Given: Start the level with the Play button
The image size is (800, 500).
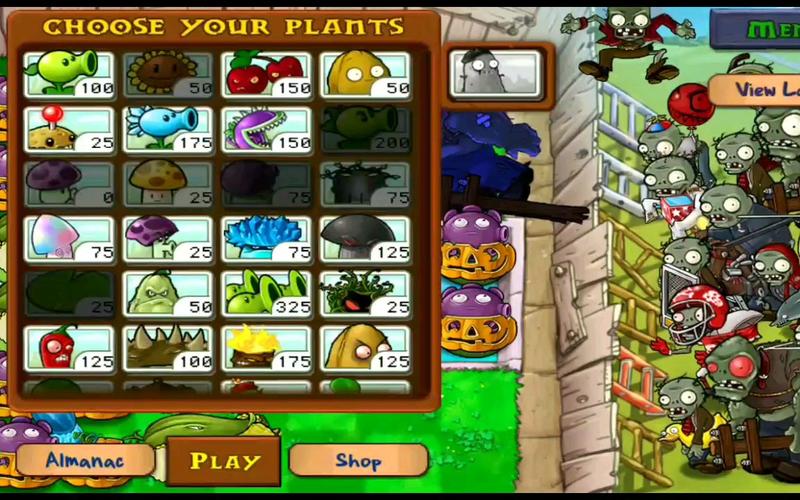Looking at the screenshot, I should click(224, 461).
